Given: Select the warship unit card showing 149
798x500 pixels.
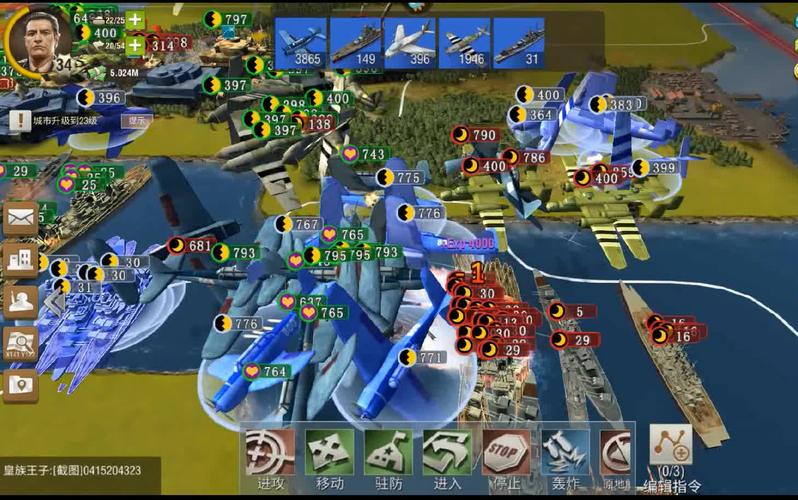Looking at the screenshot, I should pos(355,43).
